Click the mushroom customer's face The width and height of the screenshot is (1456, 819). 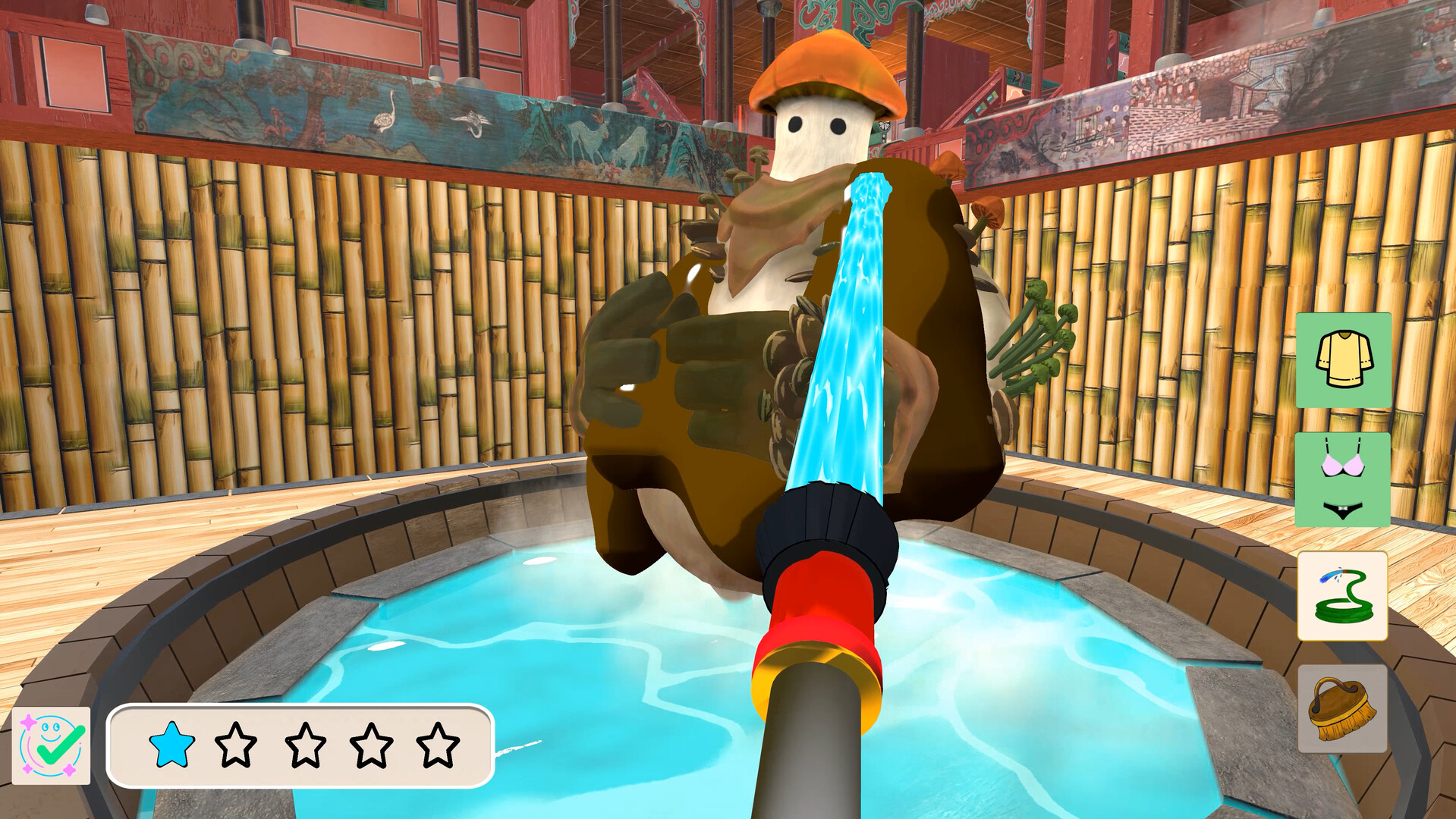[x=819, y=133]
